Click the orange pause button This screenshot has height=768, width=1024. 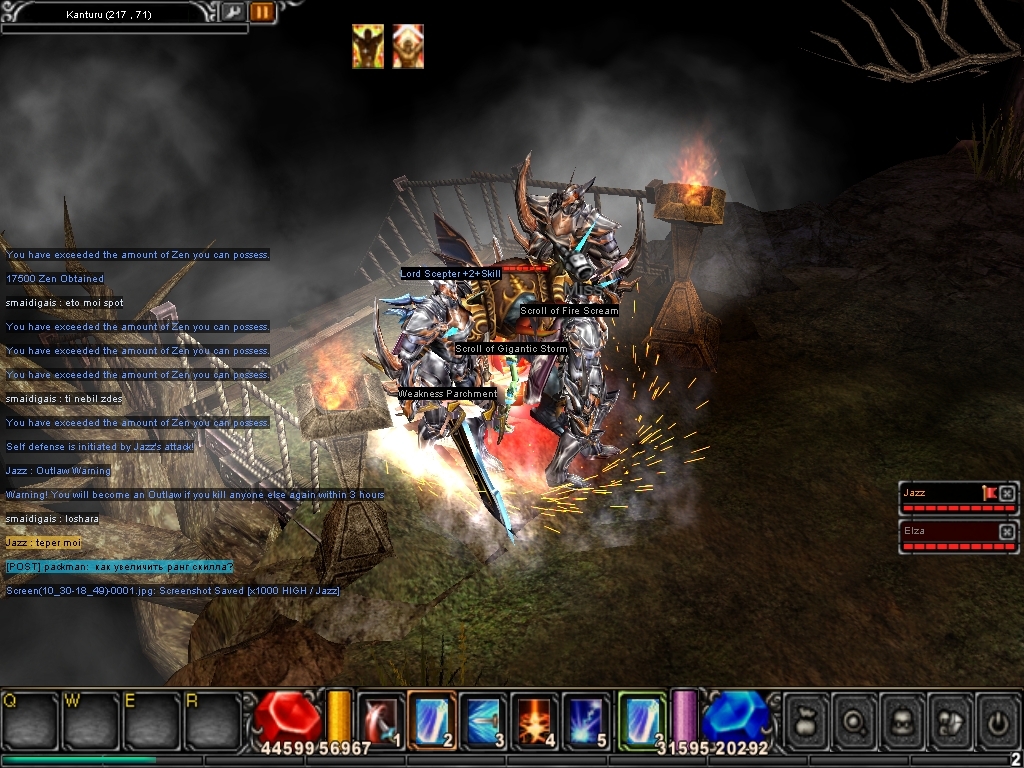pos(262,12)
